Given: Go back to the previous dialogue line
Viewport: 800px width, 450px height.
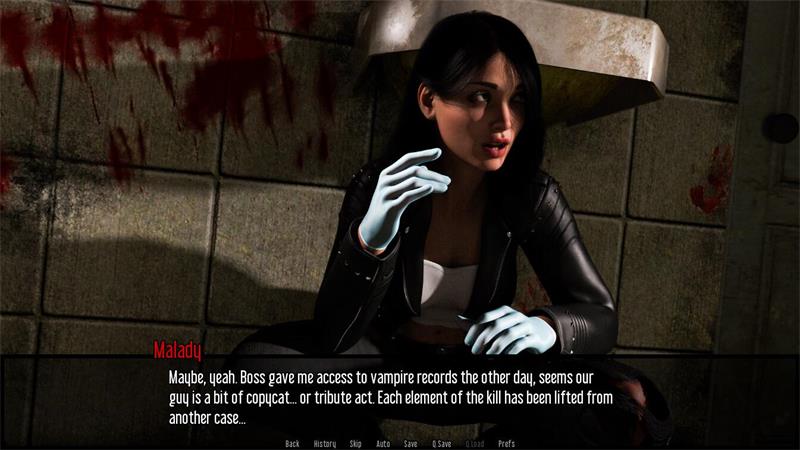Looking at the screenshot, I should [x=292, y=443].
